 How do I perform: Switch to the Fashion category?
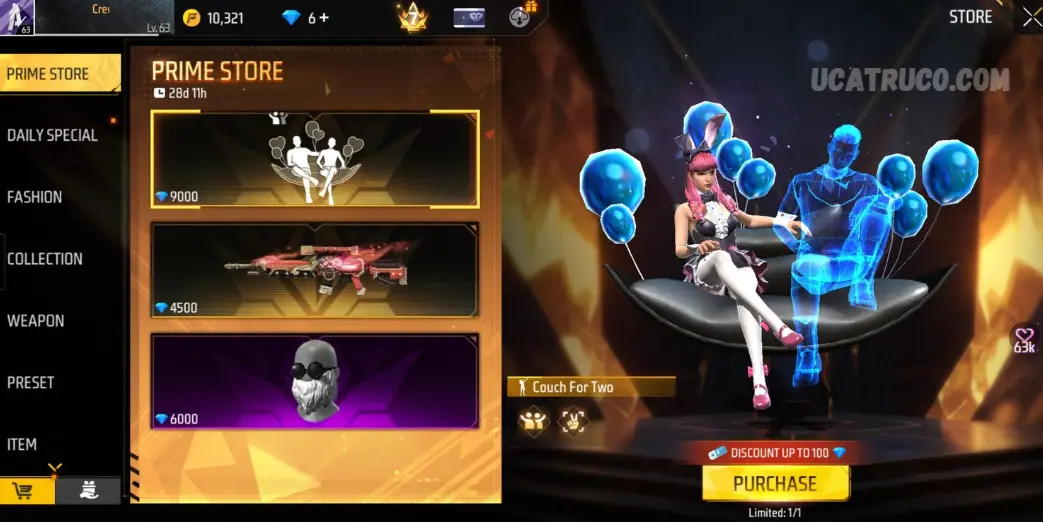tap(35, 197)
